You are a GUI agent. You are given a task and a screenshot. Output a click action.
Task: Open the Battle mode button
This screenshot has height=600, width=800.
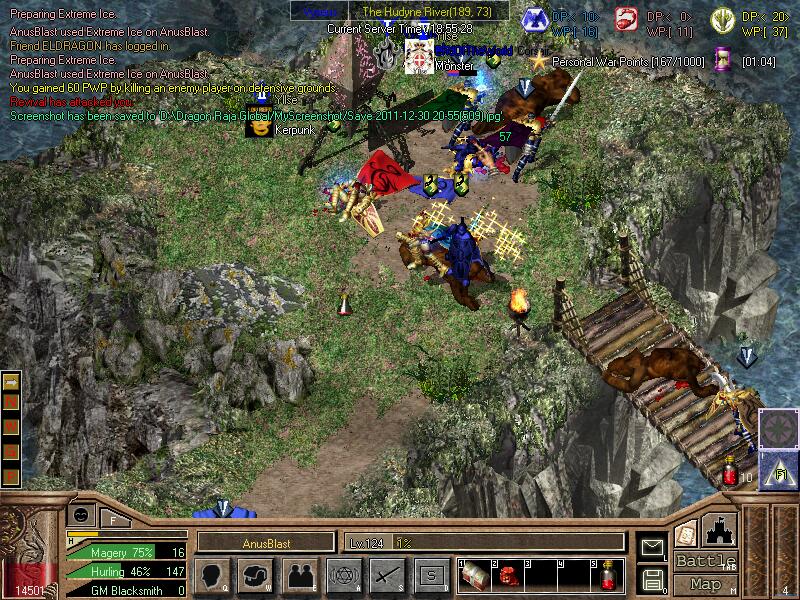tap(706, 561)
